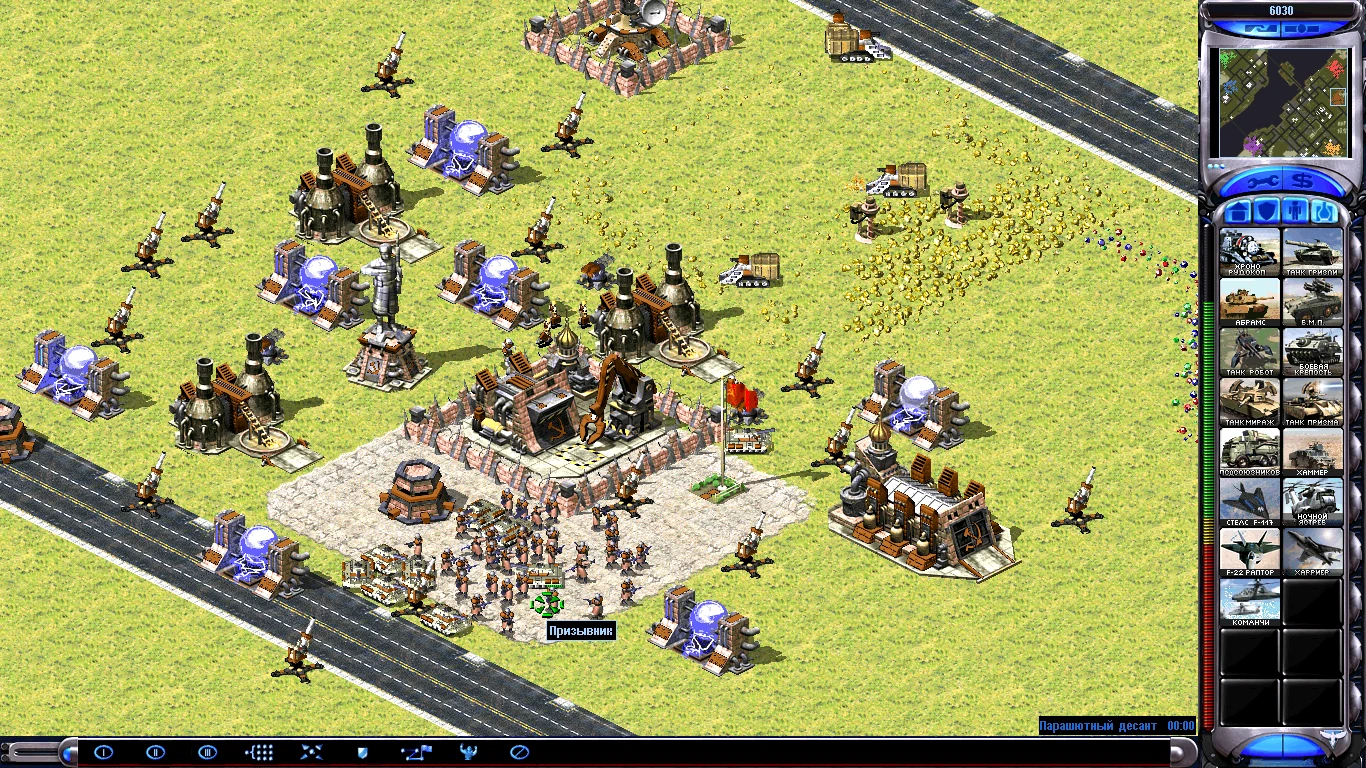
Task: Select team group 1 on the bottom bar
Action: tap(105, 751)
